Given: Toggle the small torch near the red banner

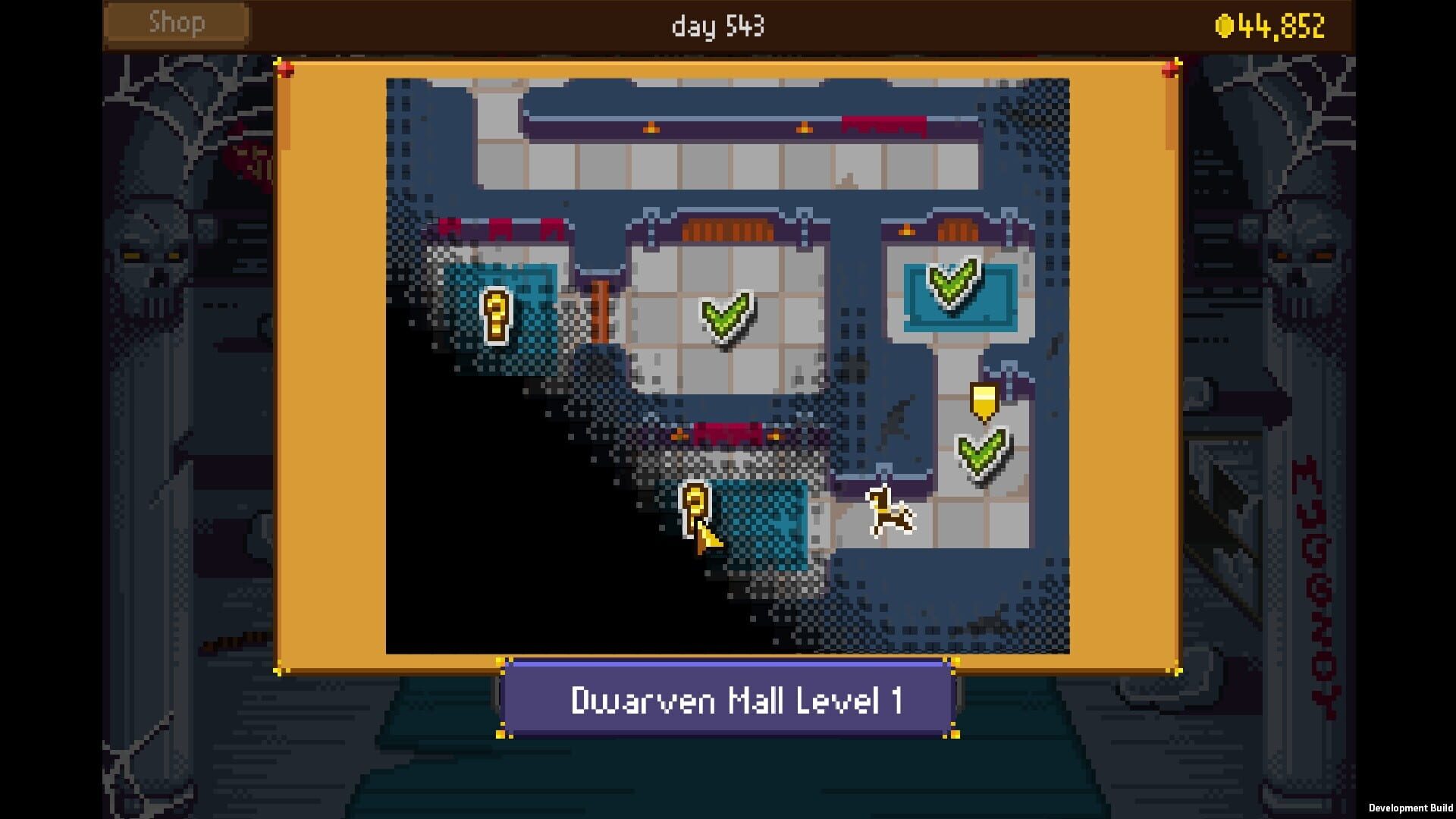Looking at the screenshot, I should pos(679,438).
